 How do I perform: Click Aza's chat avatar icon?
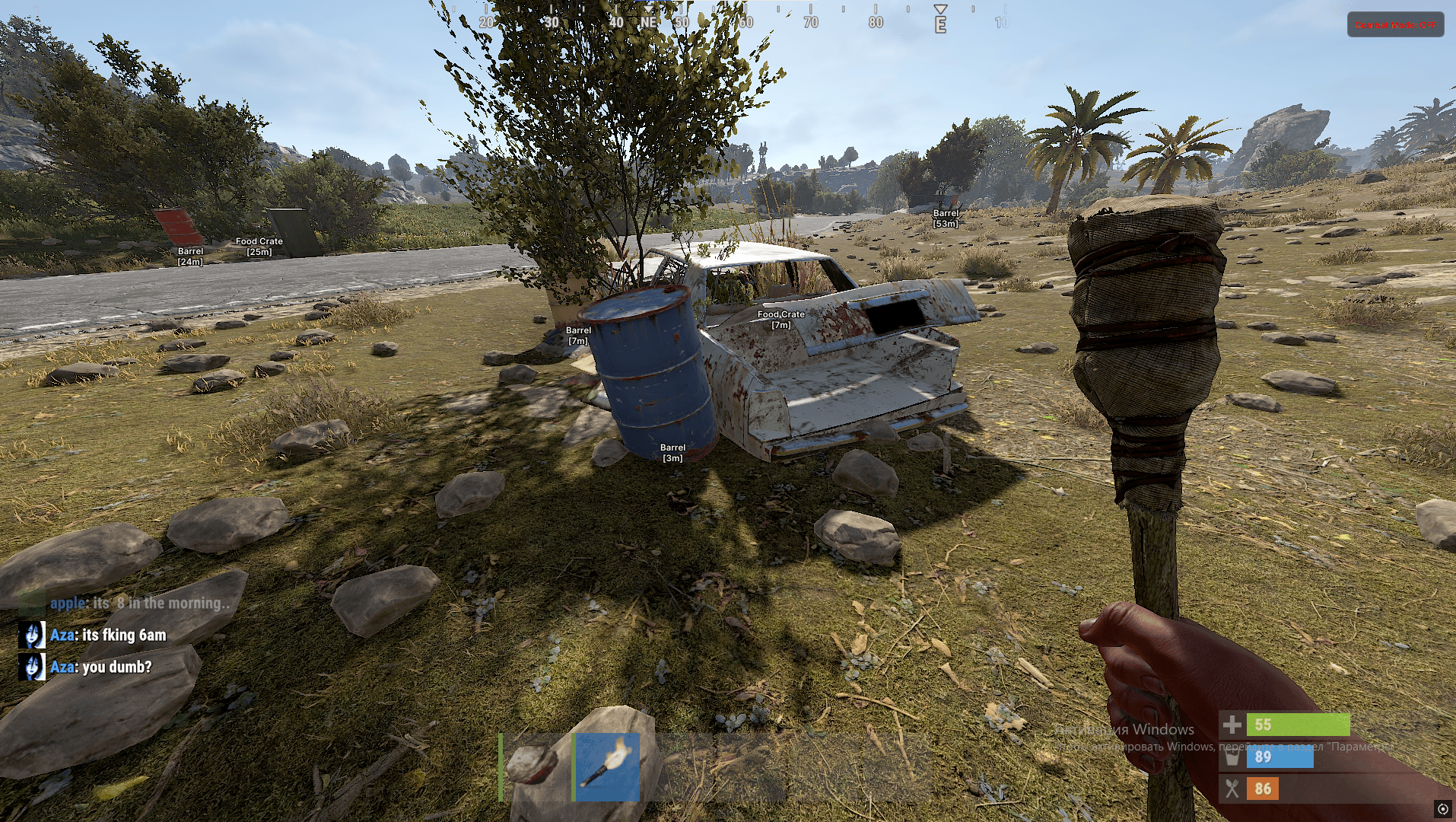[x=32, y=634]
